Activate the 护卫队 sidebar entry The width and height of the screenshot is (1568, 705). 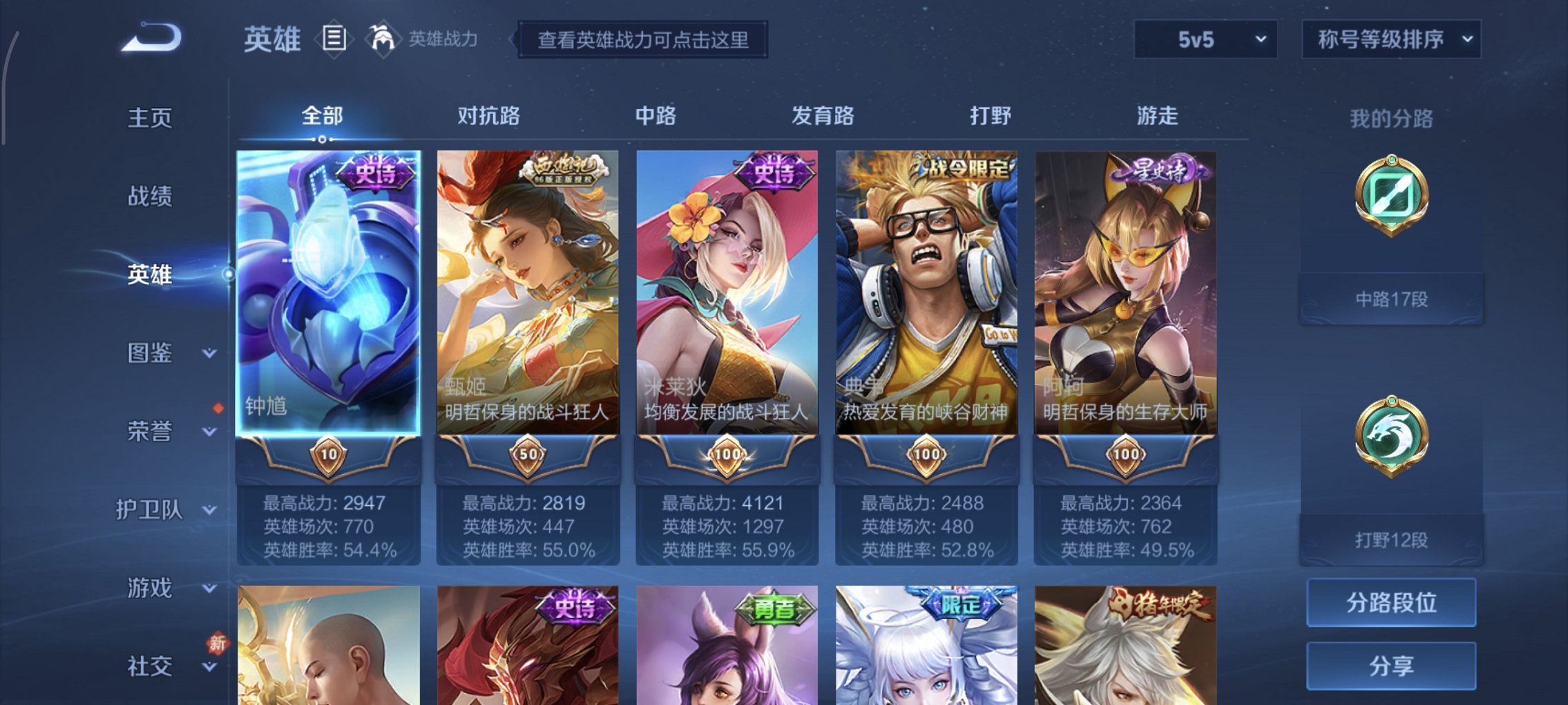tap(155, 510)
